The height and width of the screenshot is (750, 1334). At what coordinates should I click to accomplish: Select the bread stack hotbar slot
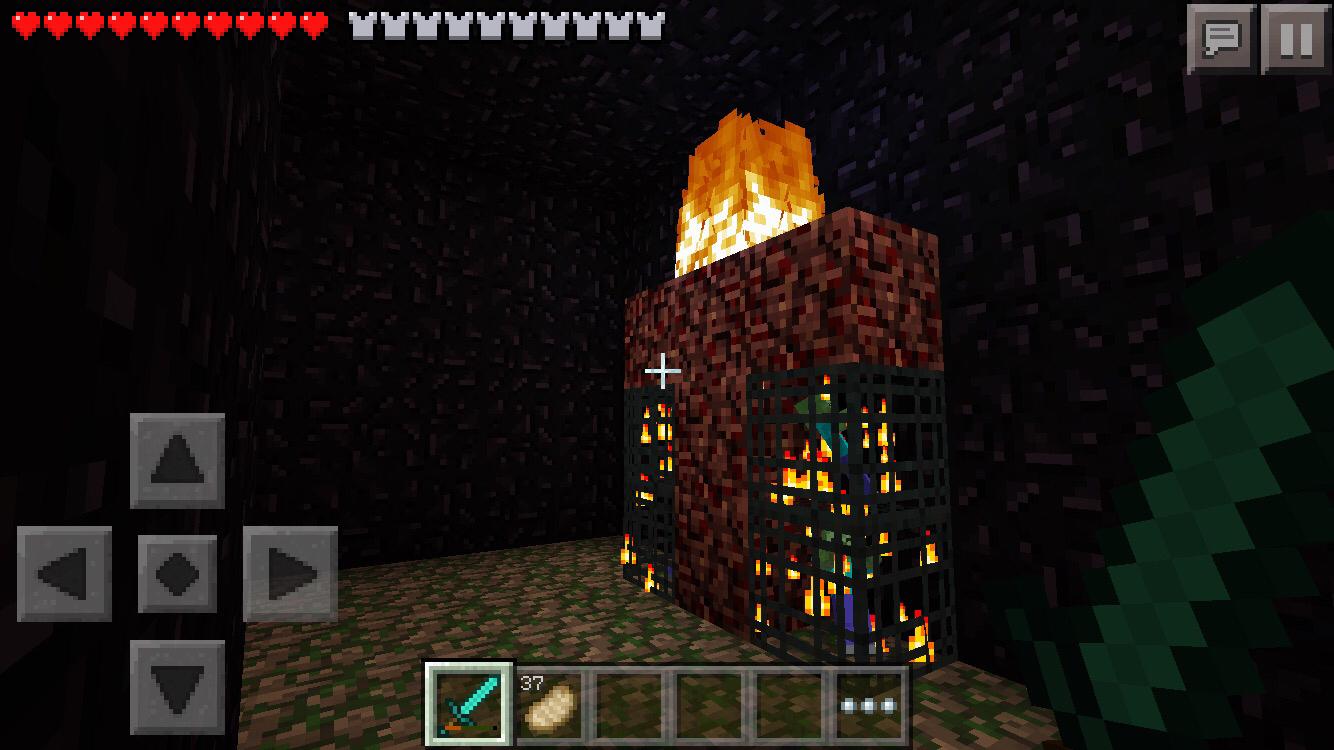549,704
